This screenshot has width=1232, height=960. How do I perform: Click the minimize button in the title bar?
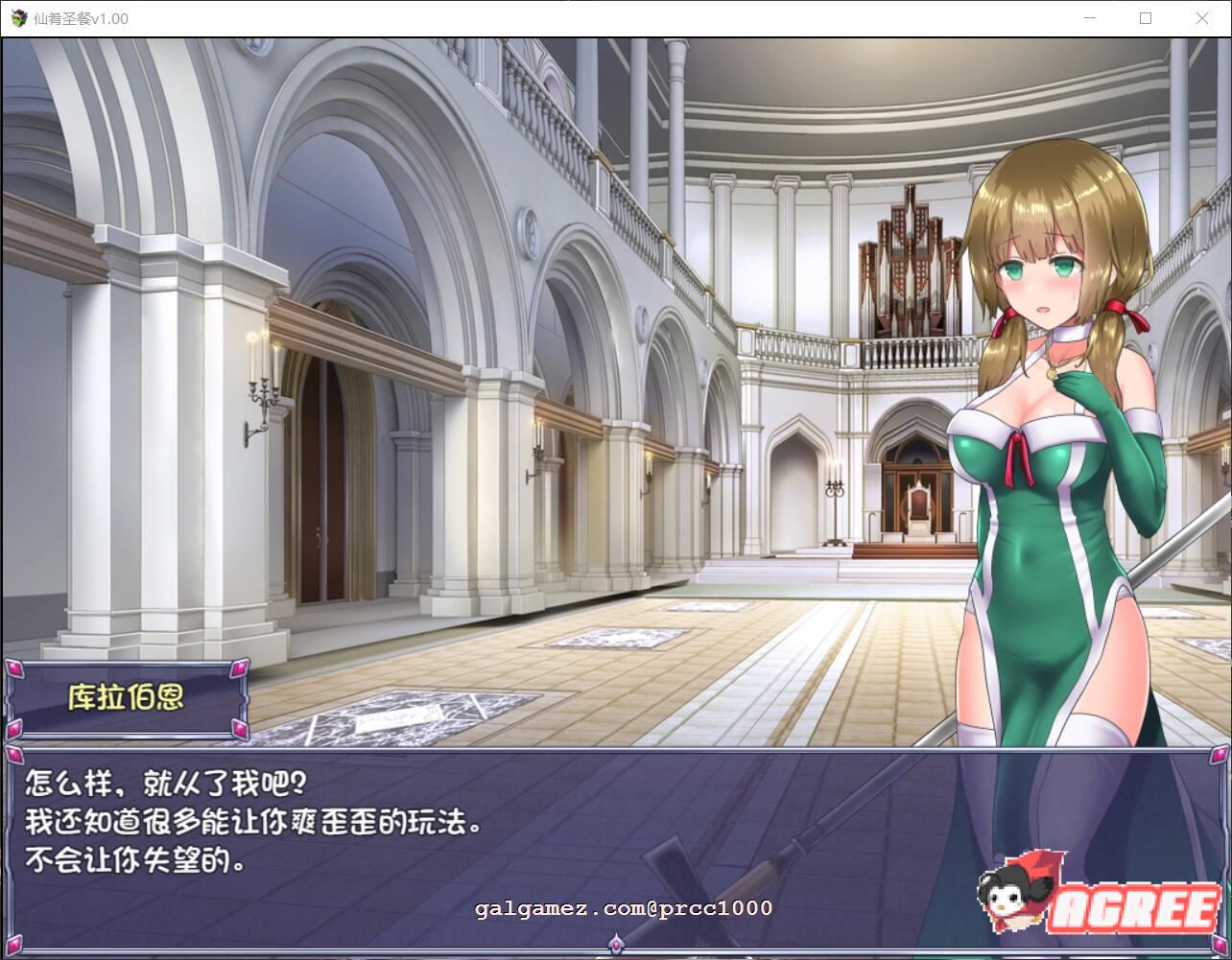point(1089,18)
